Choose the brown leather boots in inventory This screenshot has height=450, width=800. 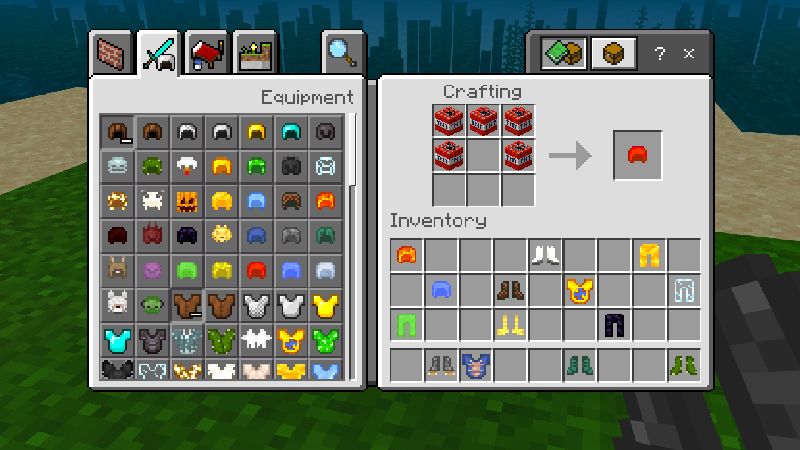pyautogui.click(x=510, y=291)
